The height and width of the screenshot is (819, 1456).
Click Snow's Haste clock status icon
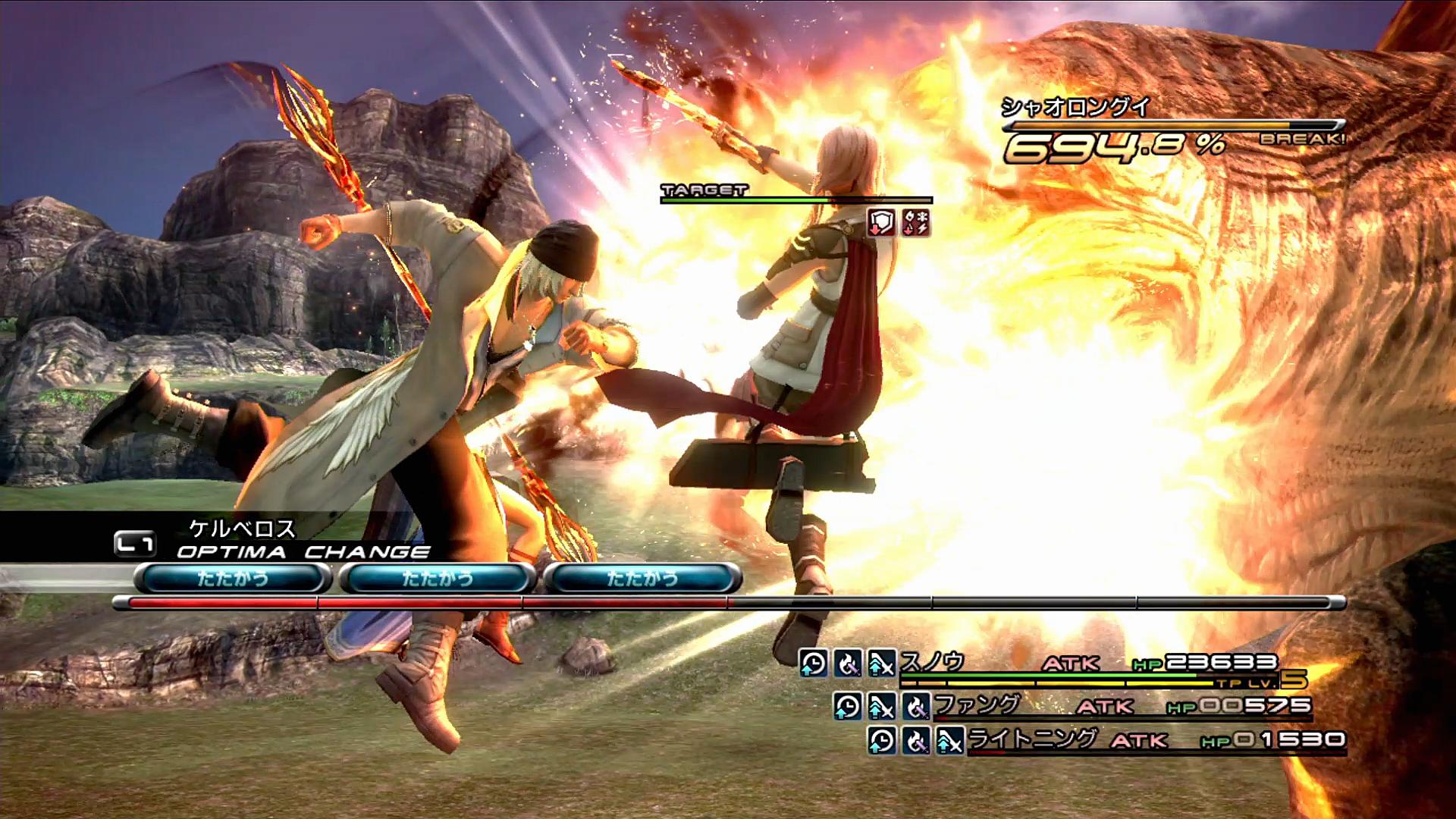(x=814, y=664)
